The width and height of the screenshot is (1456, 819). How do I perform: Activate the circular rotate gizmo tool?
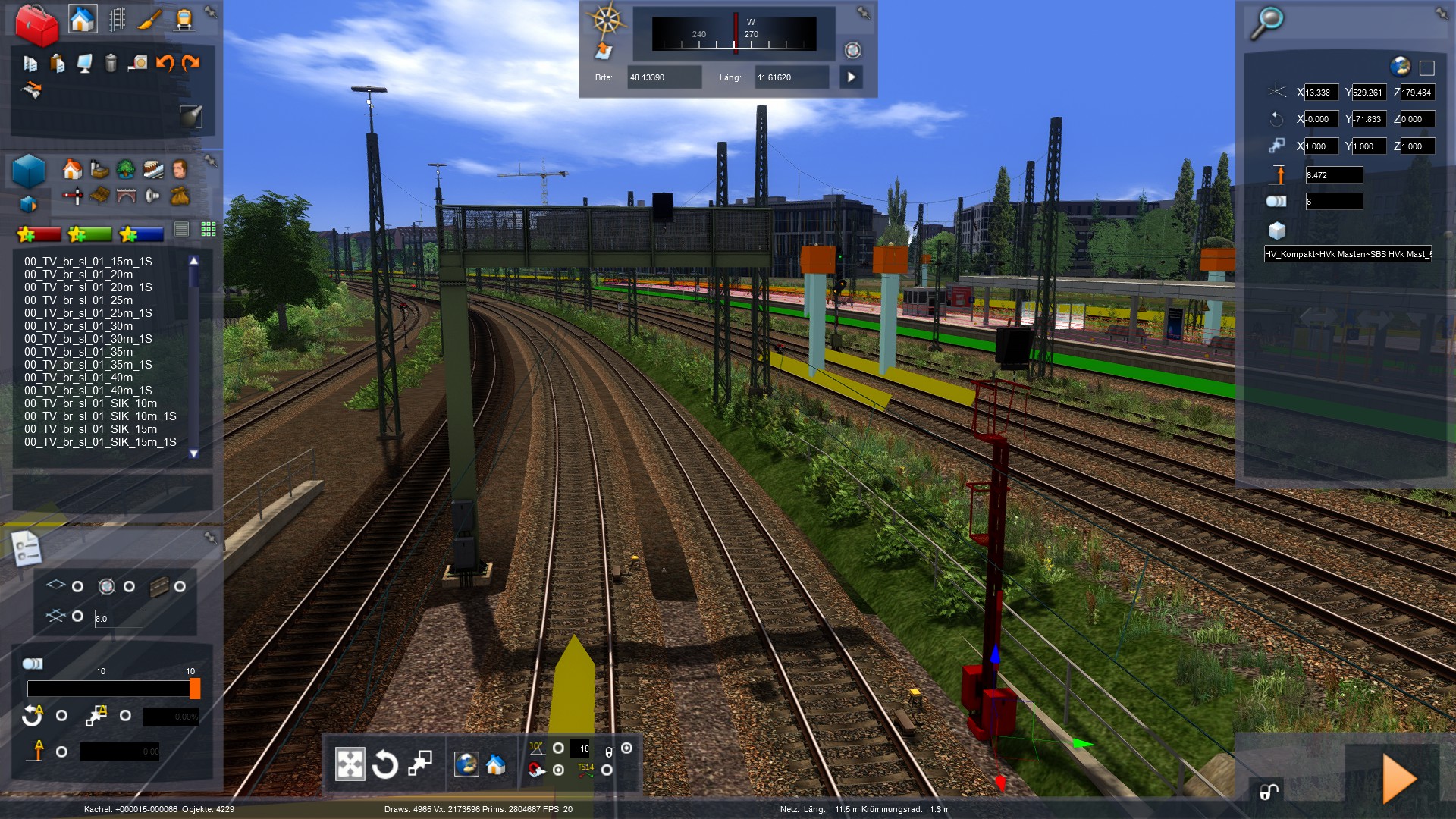(x=384, y=764)
